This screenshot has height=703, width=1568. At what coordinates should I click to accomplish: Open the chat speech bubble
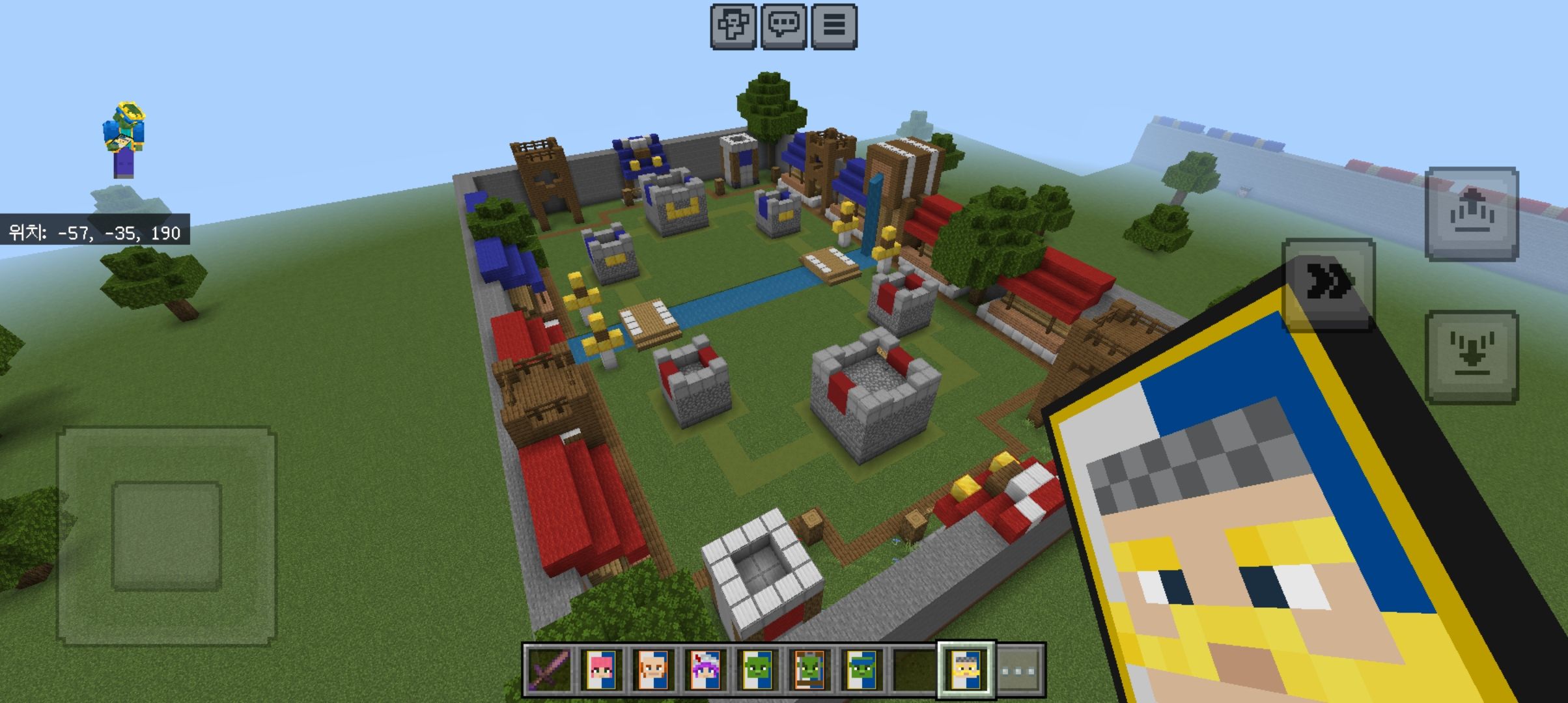coord(783,26)
